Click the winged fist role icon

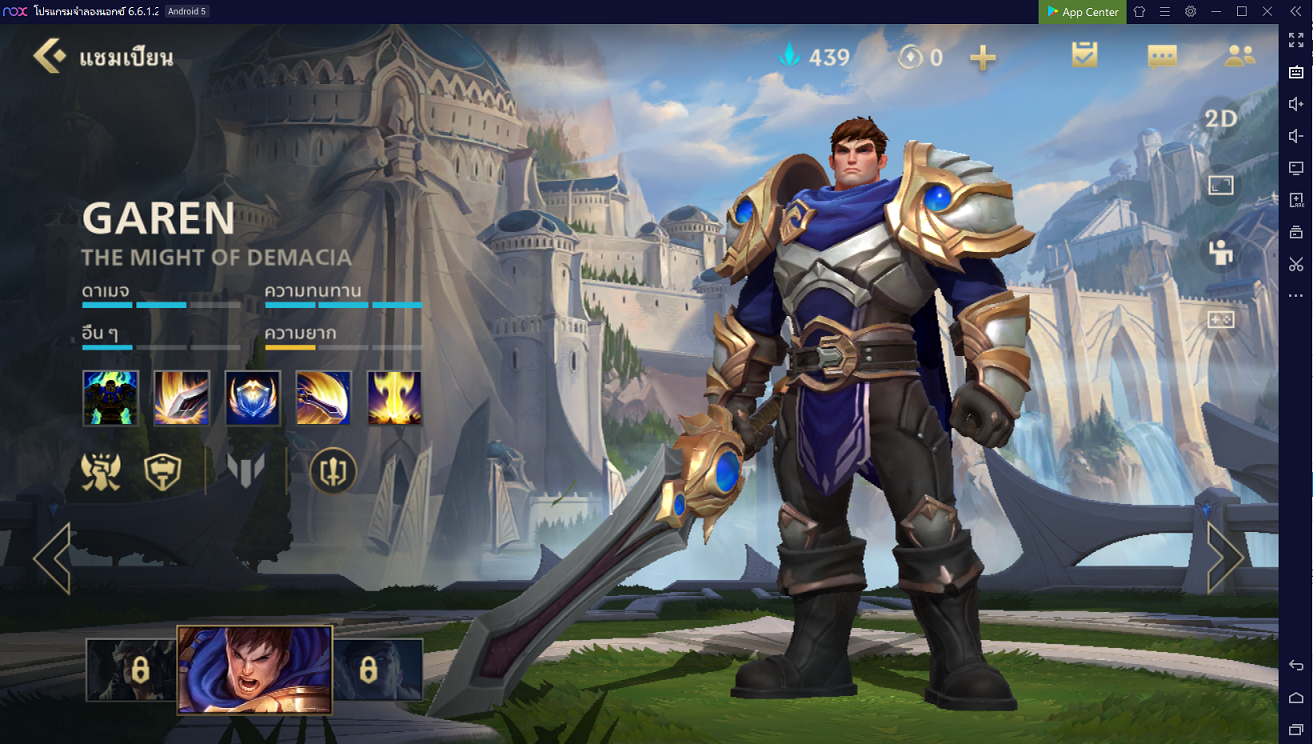coord(101,470)
